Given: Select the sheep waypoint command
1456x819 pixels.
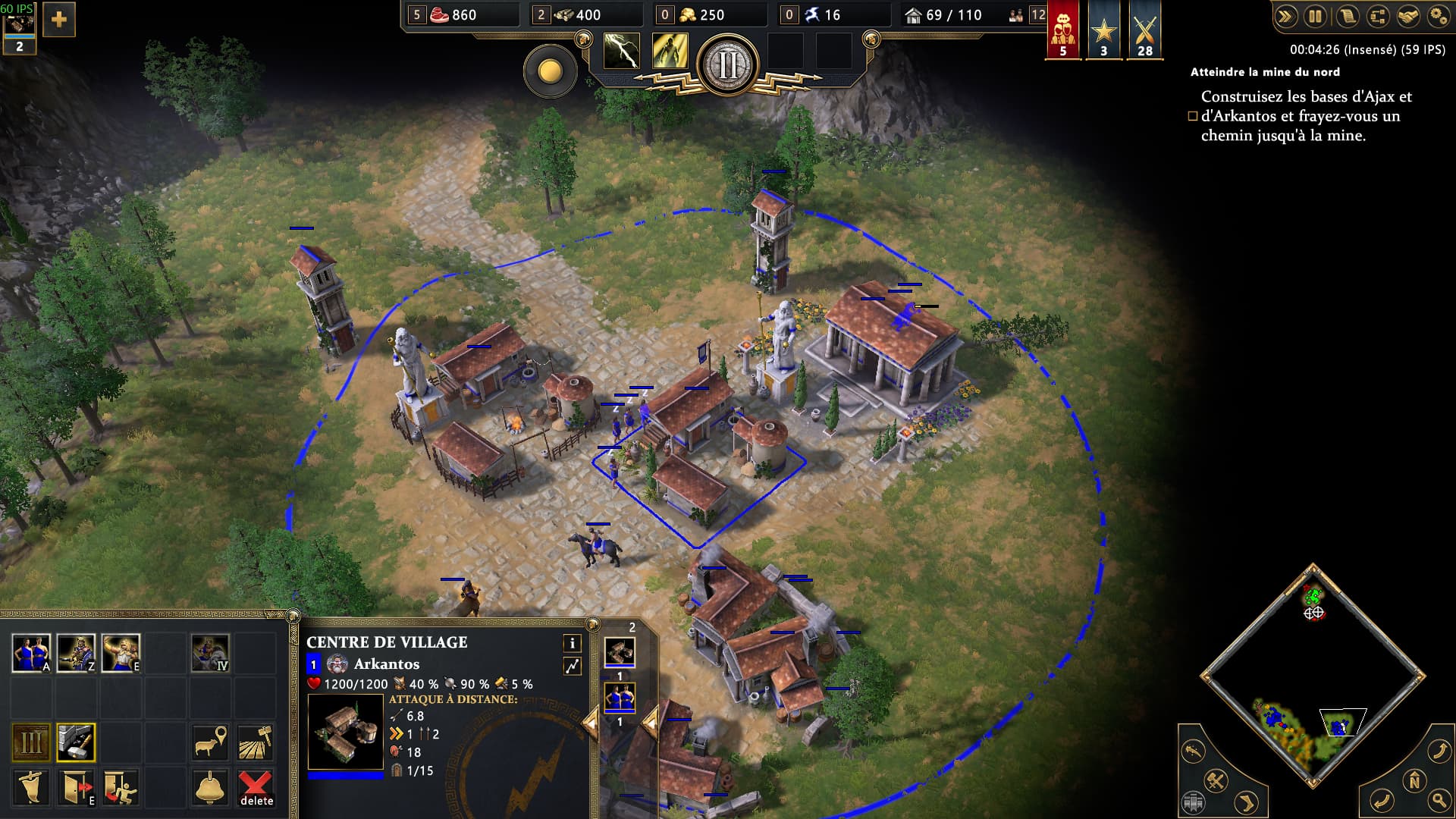Looking at the screenshot, I should pos(210,742).
